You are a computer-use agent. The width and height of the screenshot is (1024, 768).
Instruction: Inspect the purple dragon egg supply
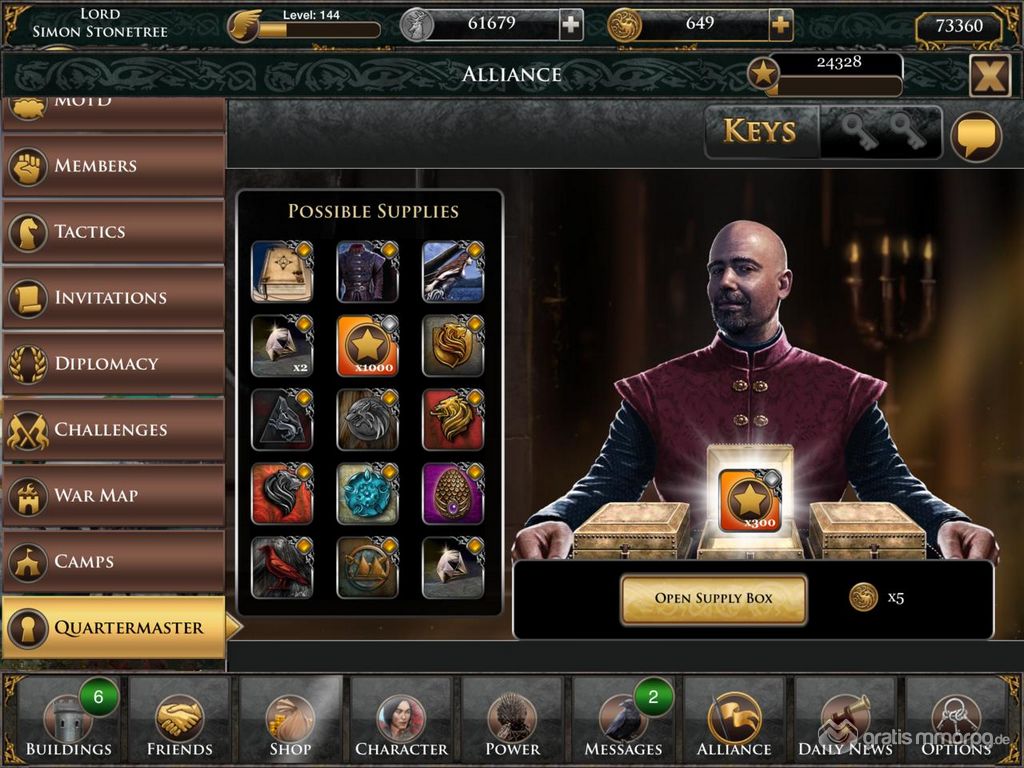coord(452,493)
